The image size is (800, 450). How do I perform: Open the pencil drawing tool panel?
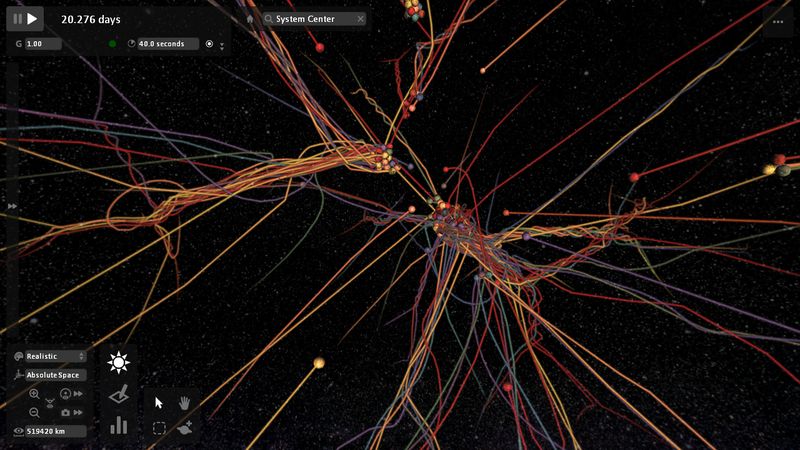coord(120,395)
